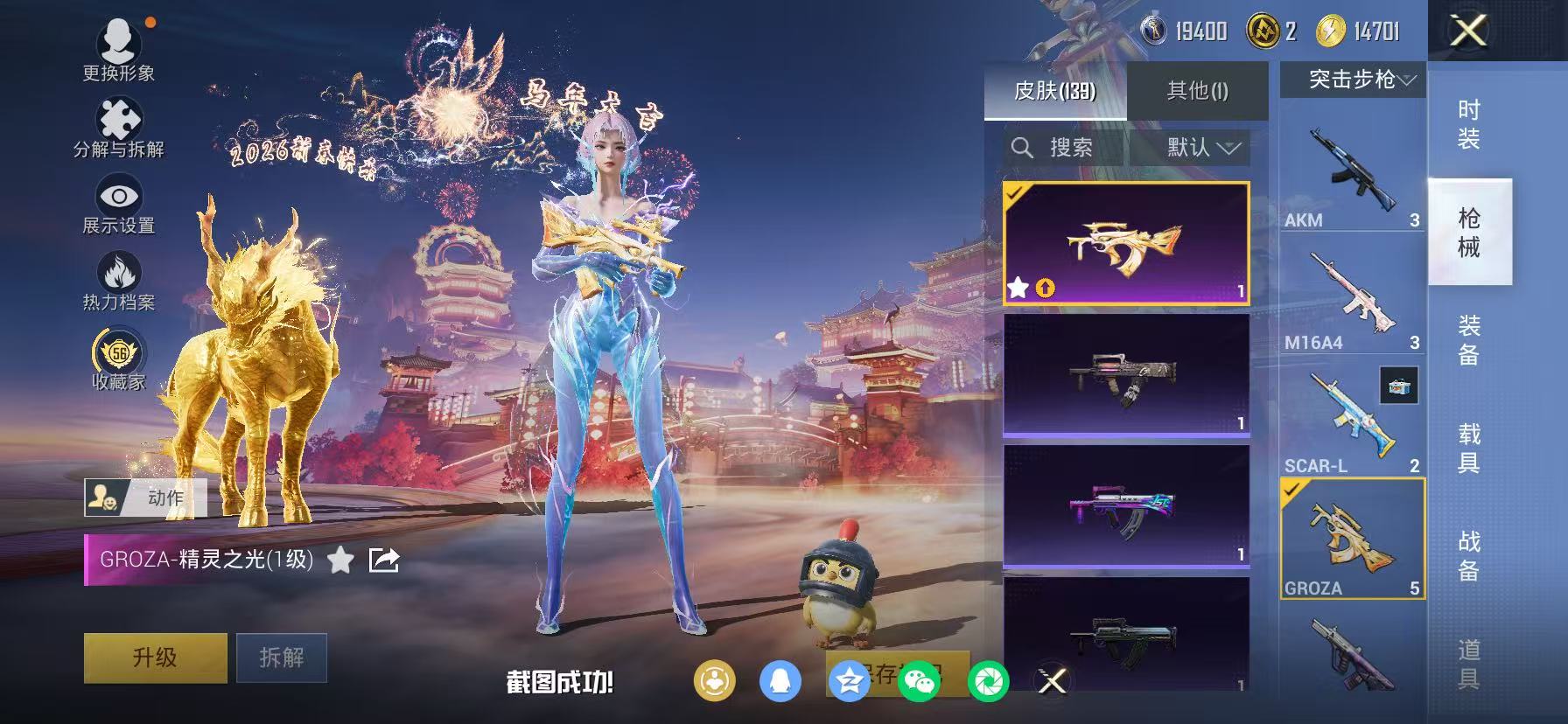This screenshot has width=1568, height=724.
Task: Click the share arrow next to GROZA-精灵之光
Action: coord(382,560)
